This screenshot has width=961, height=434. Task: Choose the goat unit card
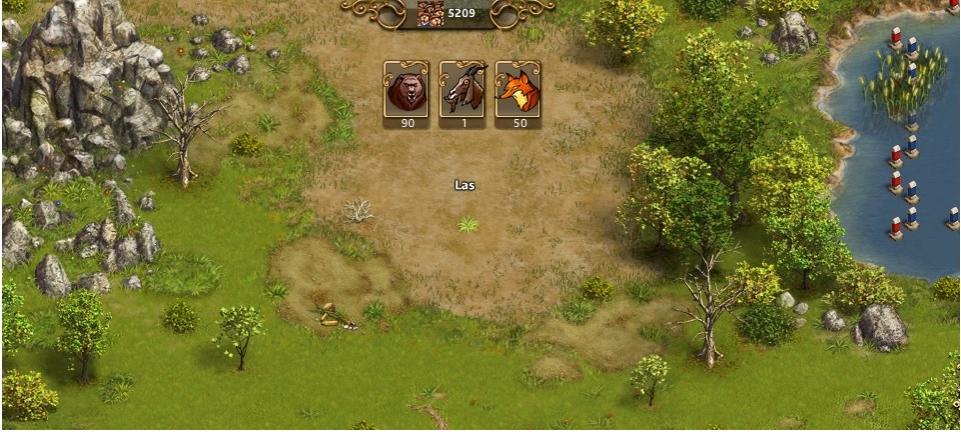462,91
